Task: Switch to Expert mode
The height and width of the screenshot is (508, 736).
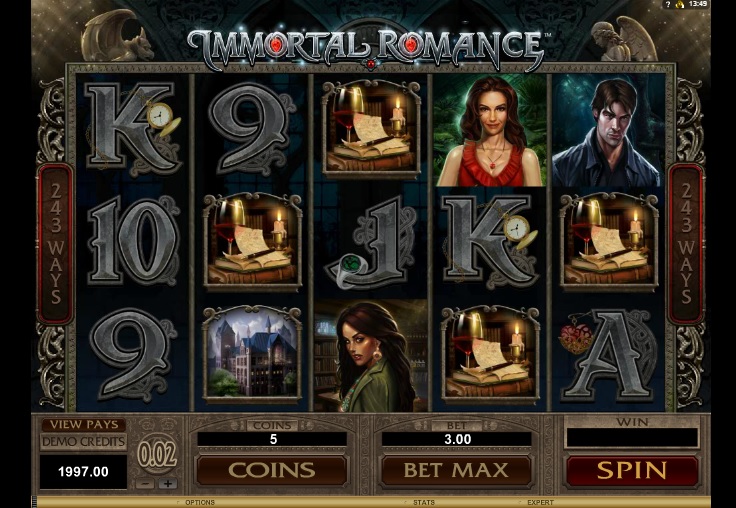Action: [x=541, y=502]
